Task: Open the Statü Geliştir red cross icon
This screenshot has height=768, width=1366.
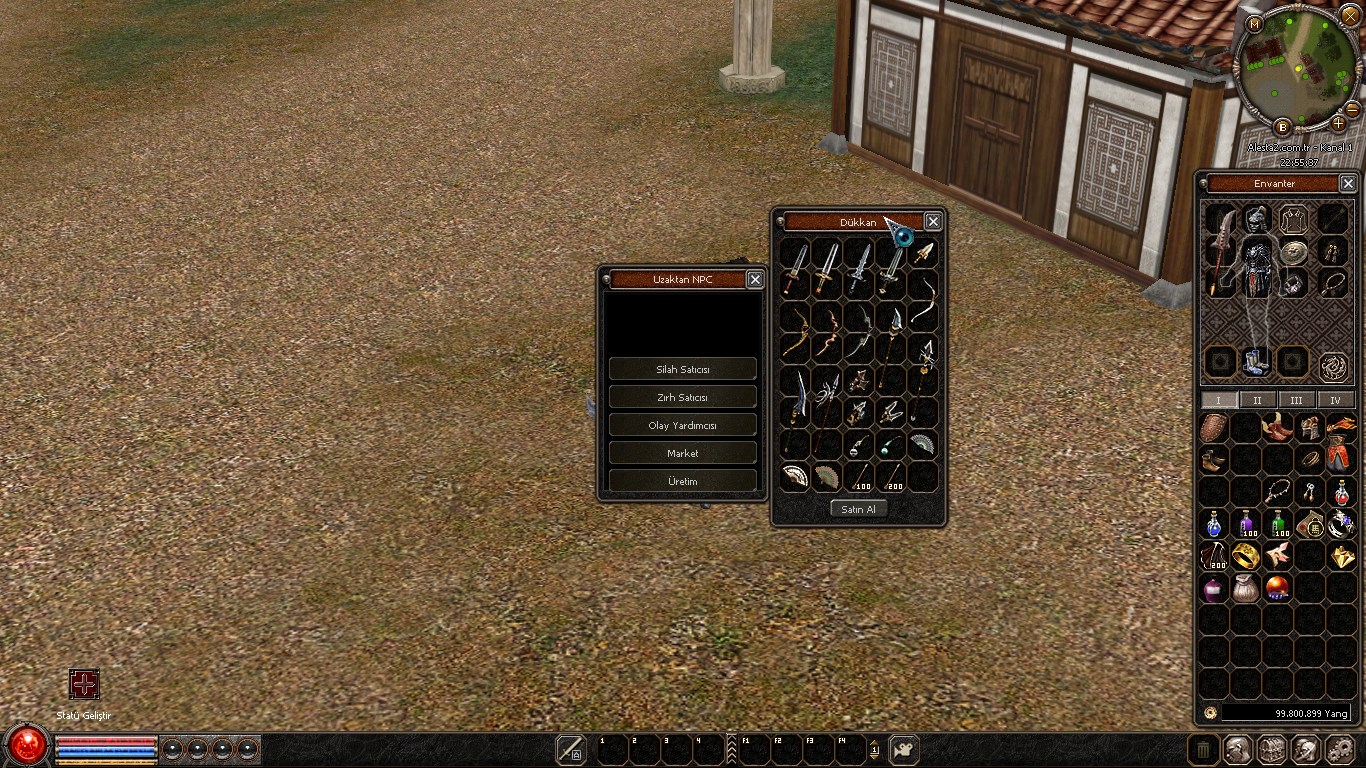Action: click(84, 684)
